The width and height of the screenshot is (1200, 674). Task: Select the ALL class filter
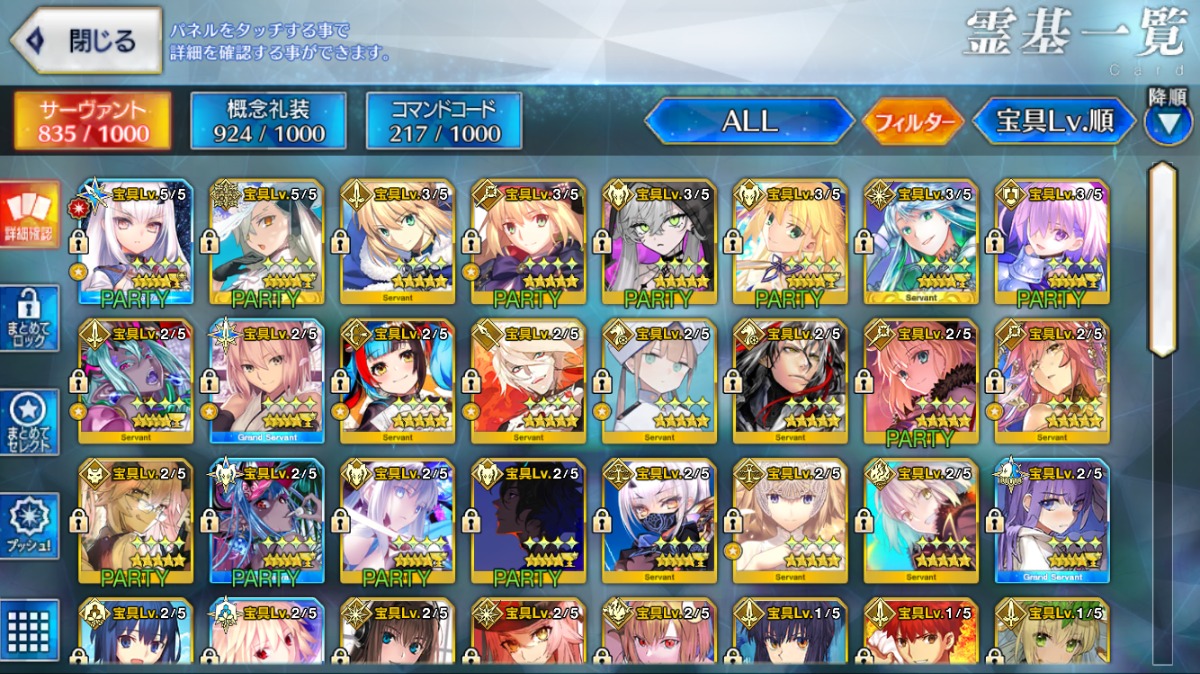748,122
